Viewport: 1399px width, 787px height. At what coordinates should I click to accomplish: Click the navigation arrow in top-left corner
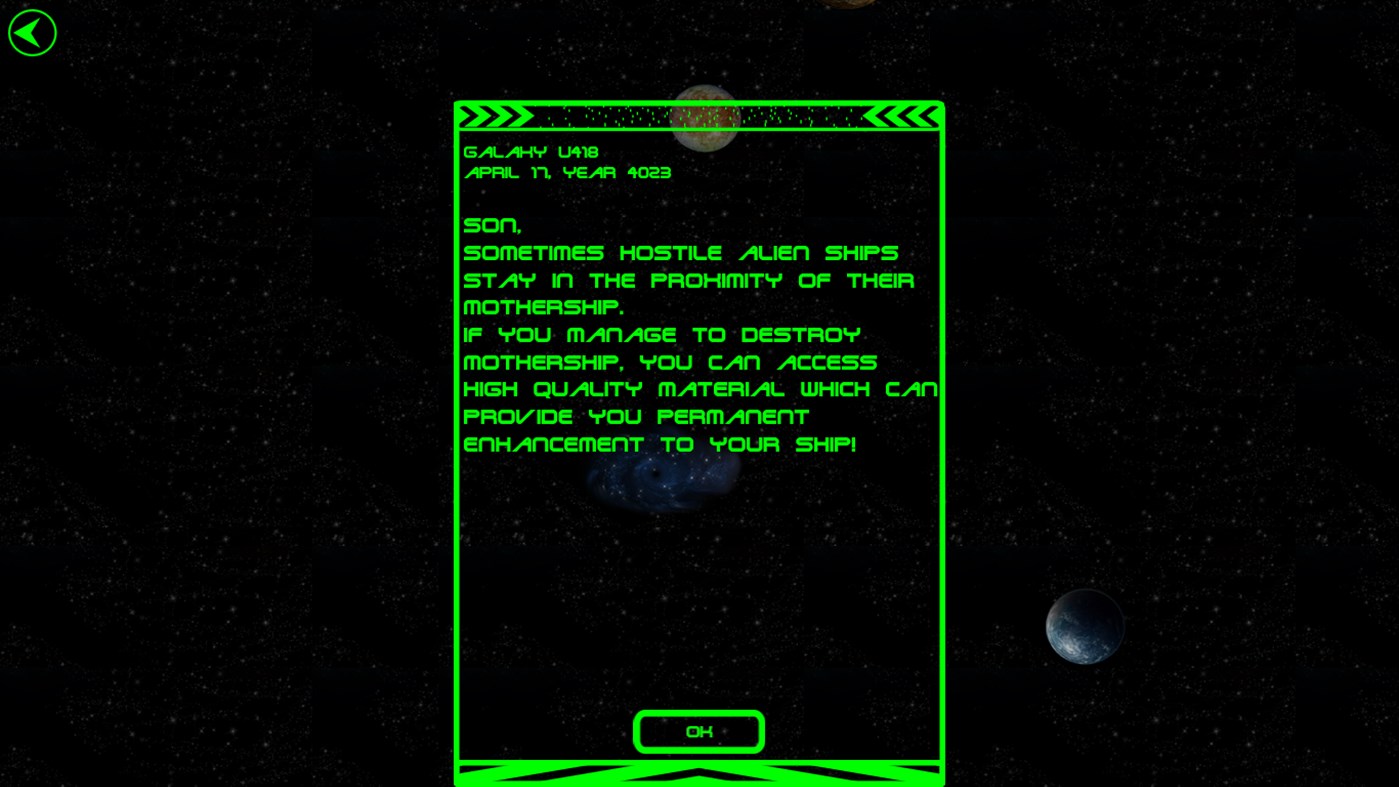(x=31, y=31)
